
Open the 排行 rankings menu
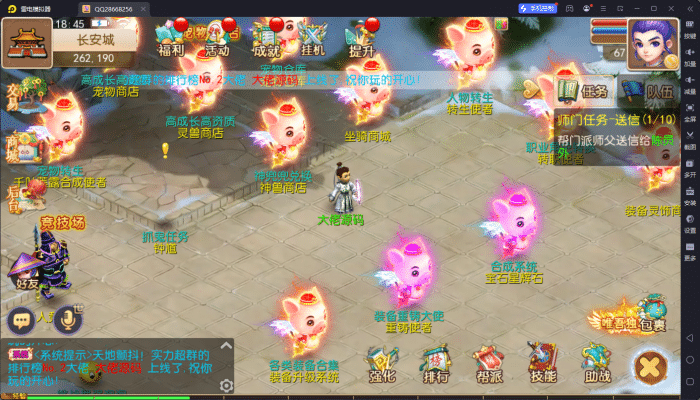pyautogui.click(x=435, y=365)
